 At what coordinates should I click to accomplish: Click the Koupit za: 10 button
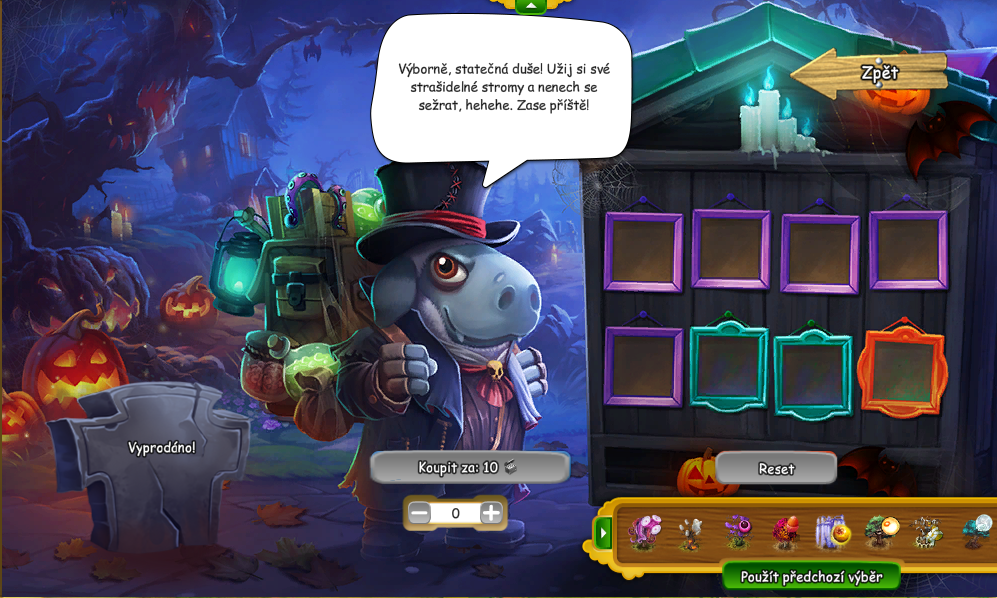(x=469, y=467)
